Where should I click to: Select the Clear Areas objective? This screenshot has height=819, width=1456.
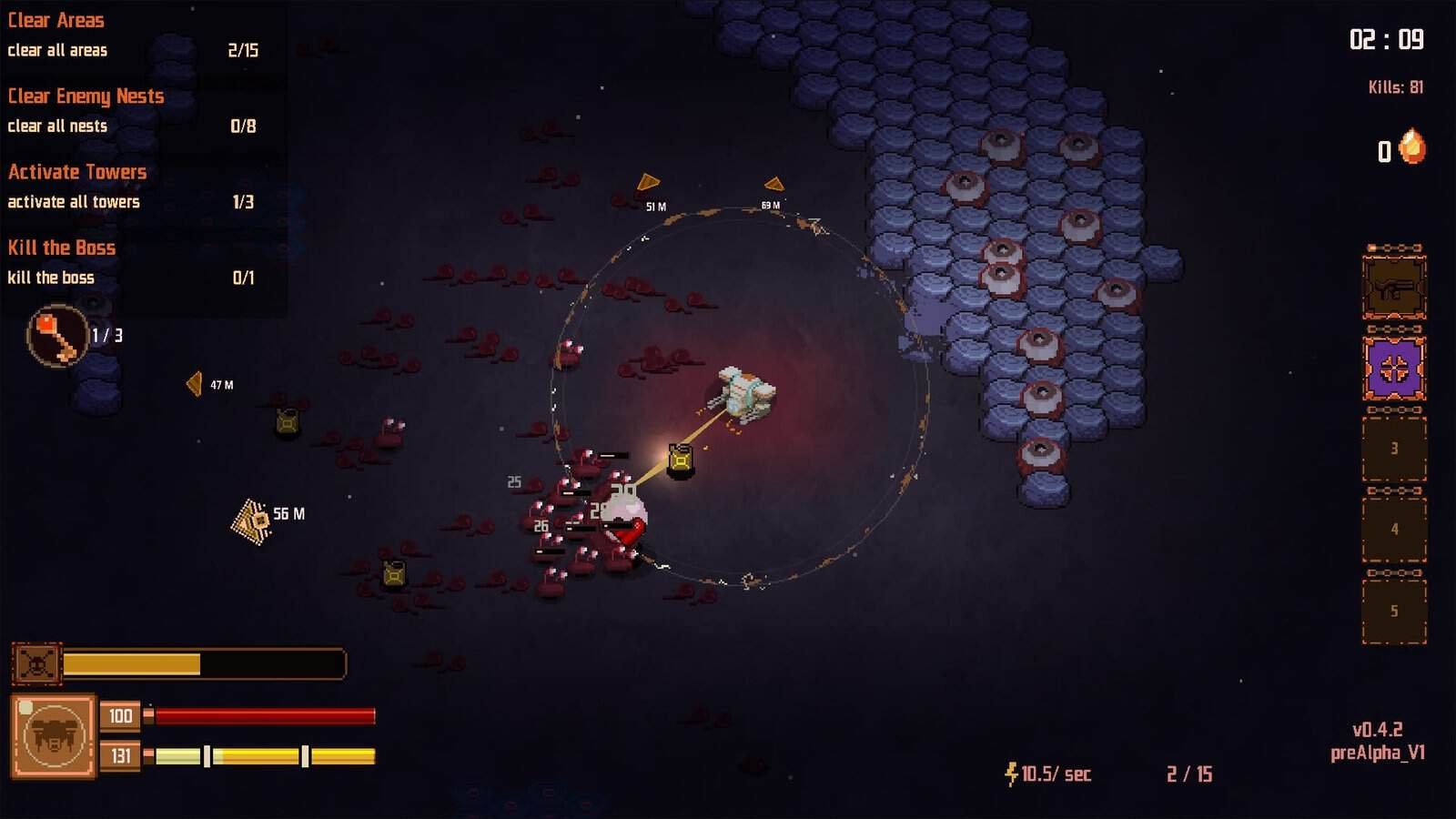56,20
